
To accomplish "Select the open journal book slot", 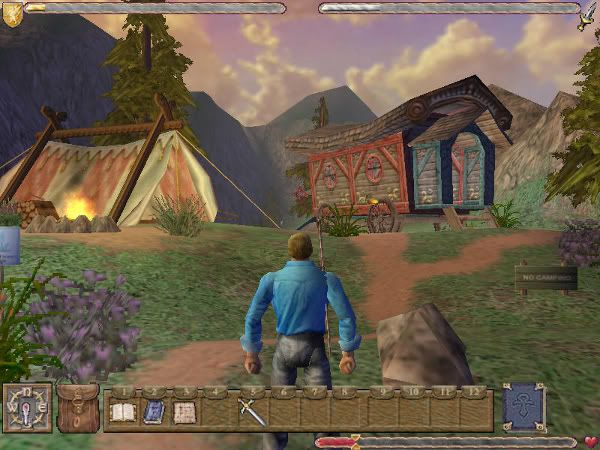I will click(x=122, y=412).
